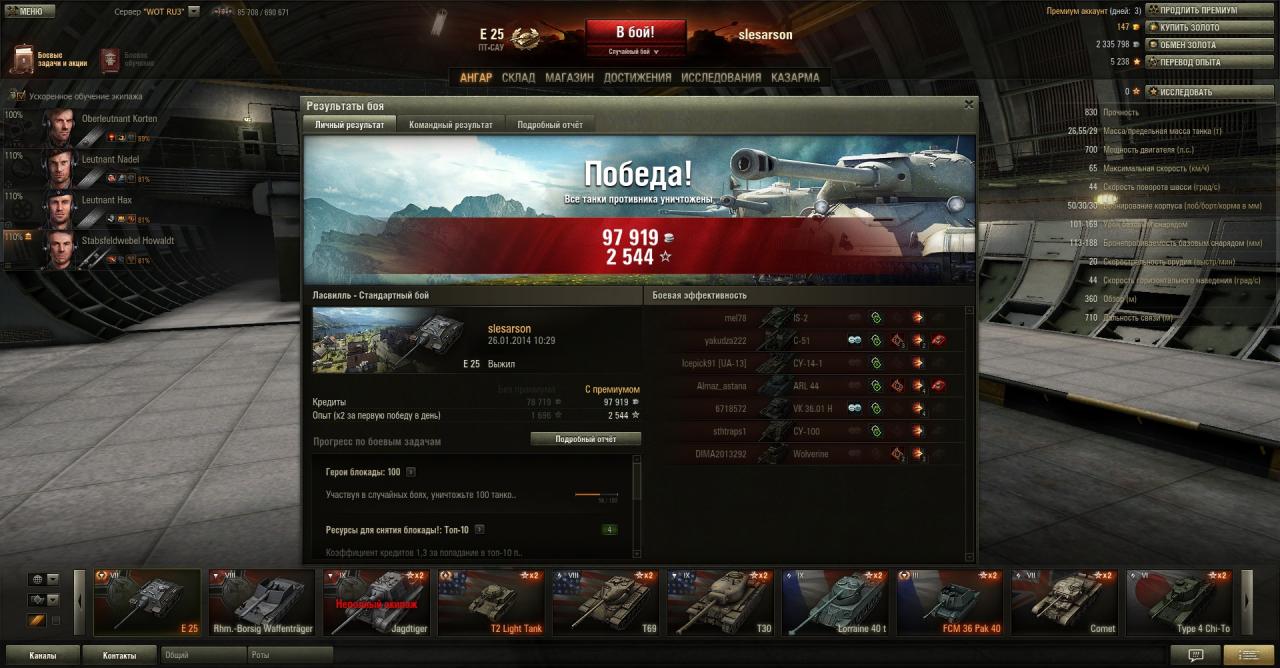Image resolution: width=1280 pixels, height=668 pixels.
Task: Open the «Подробный отчёт» tab
Action: [549, 125]
